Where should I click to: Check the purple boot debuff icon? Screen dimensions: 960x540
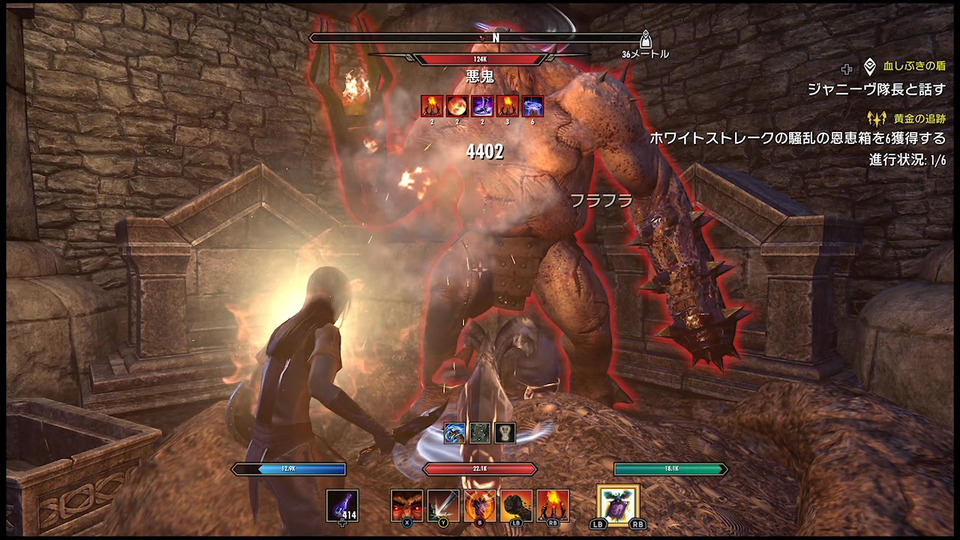click(483, 106)
